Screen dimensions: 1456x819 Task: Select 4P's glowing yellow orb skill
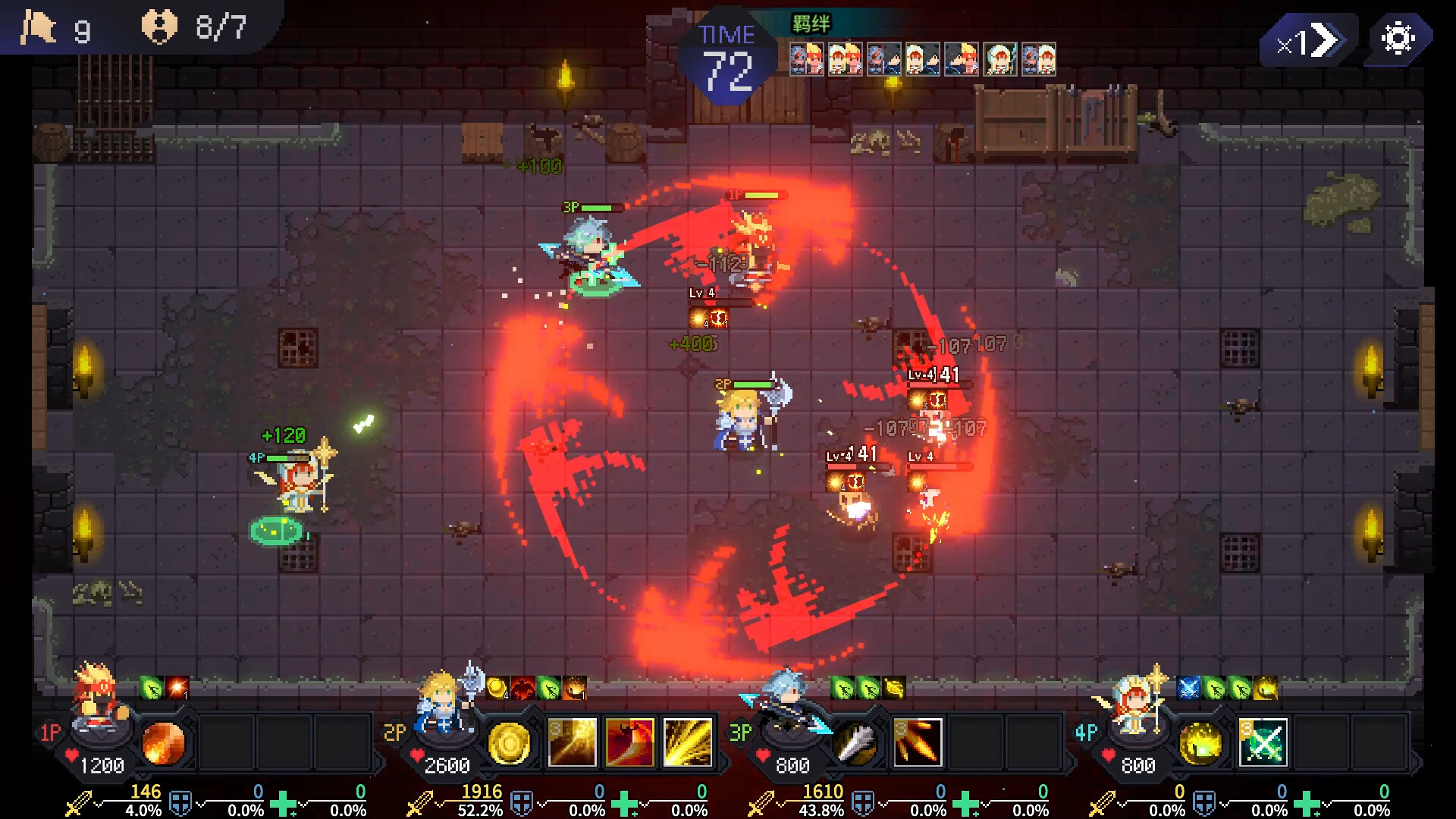(x=1200, y=742)
